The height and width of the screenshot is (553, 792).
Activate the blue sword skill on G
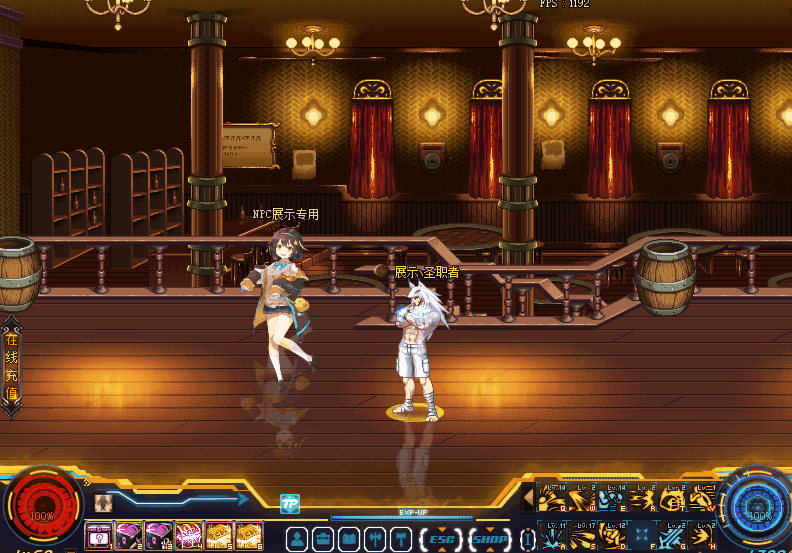tap(672, 535)
